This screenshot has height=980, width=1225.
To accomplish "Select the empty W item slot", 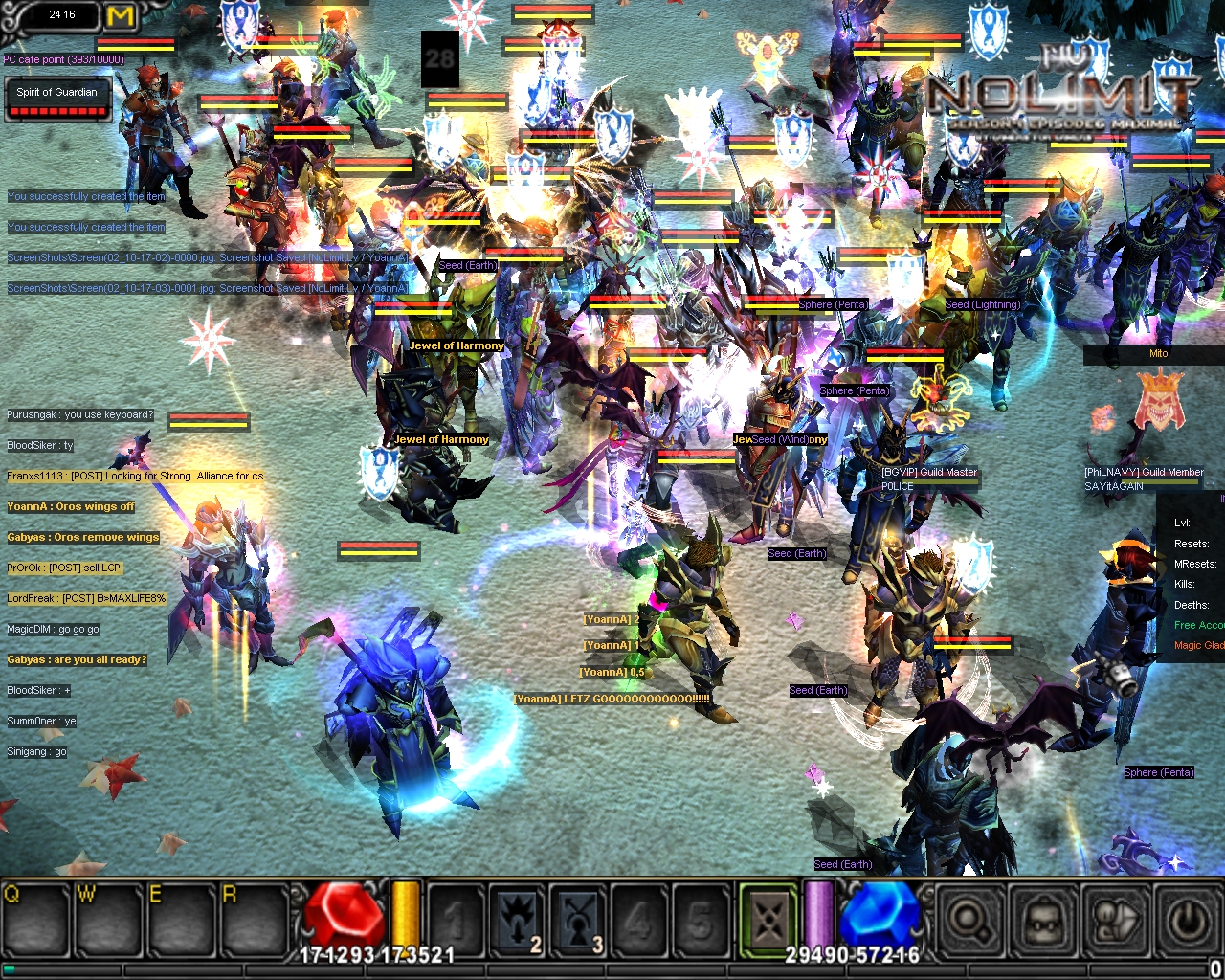I will tap(109, 921).
